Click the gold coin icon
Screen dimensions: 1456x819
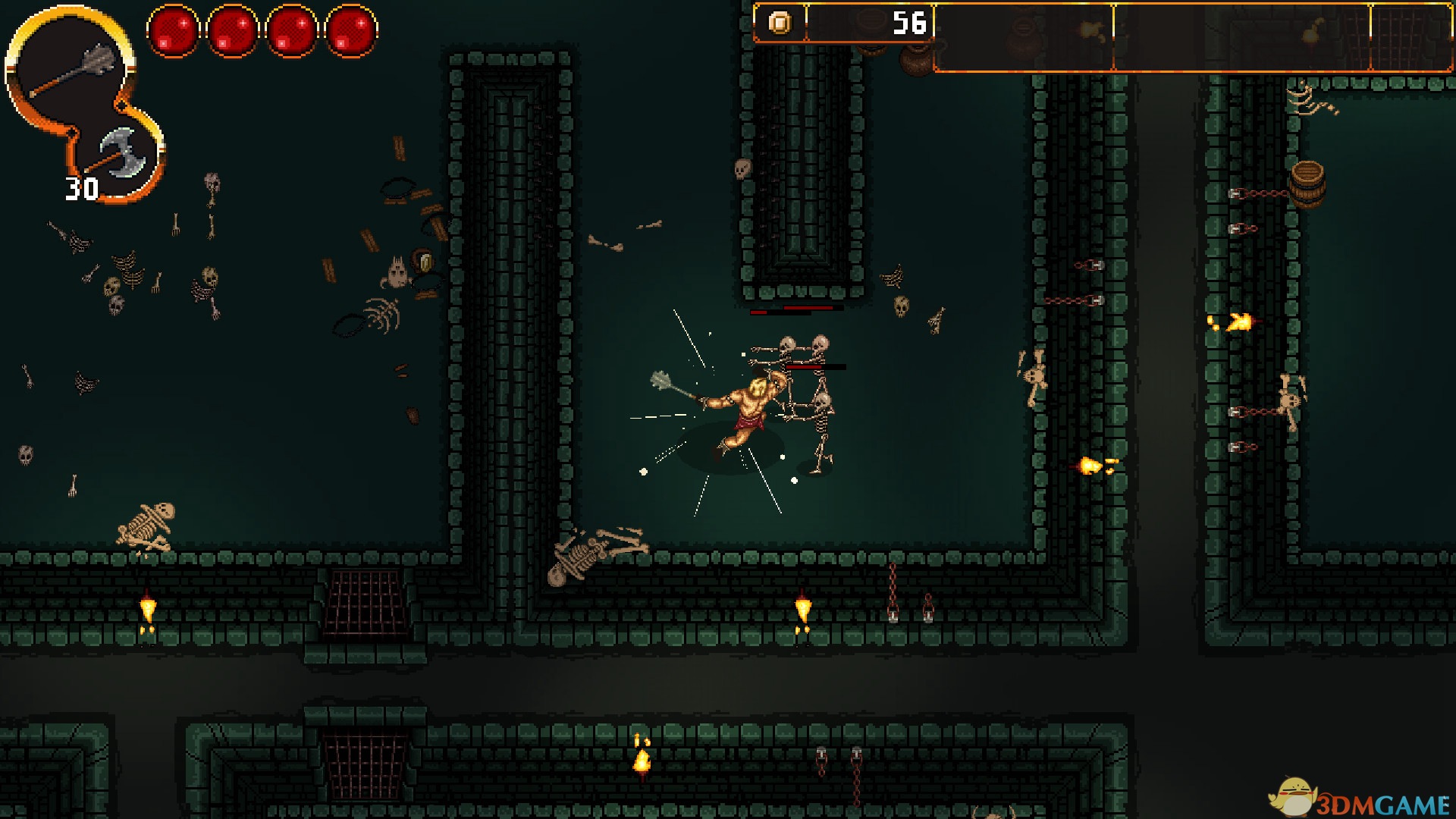[x=780, y=23]
